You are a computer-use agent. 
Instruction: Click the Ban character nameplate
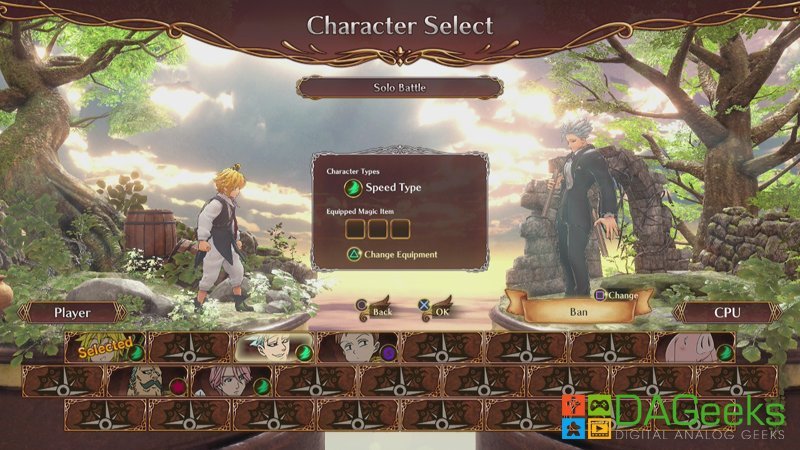[x=579, y=312]
